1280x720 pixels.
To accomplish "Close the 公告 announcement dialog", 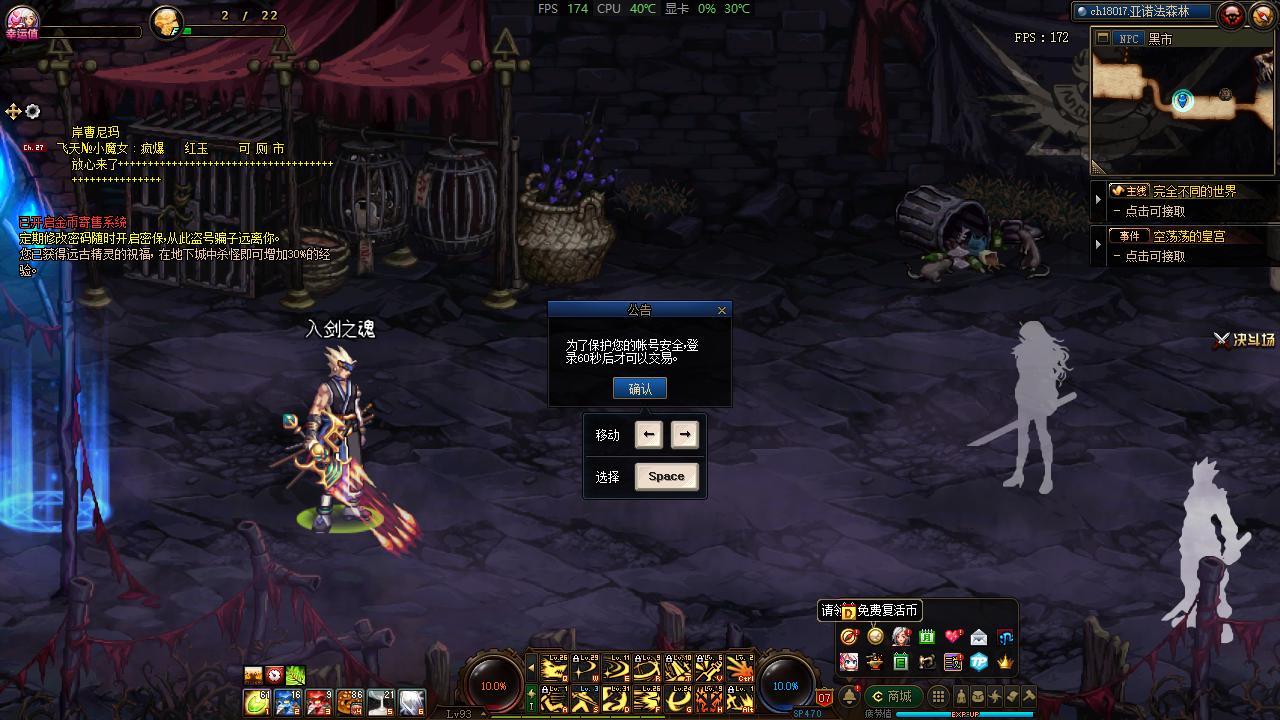I will click(722, 311).
